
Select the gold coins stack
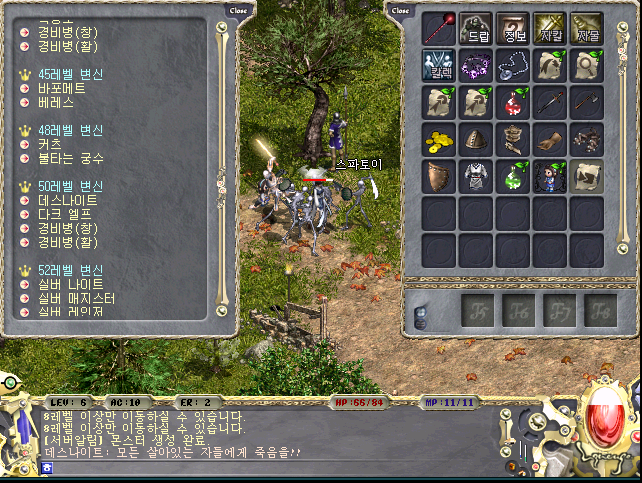438,139
